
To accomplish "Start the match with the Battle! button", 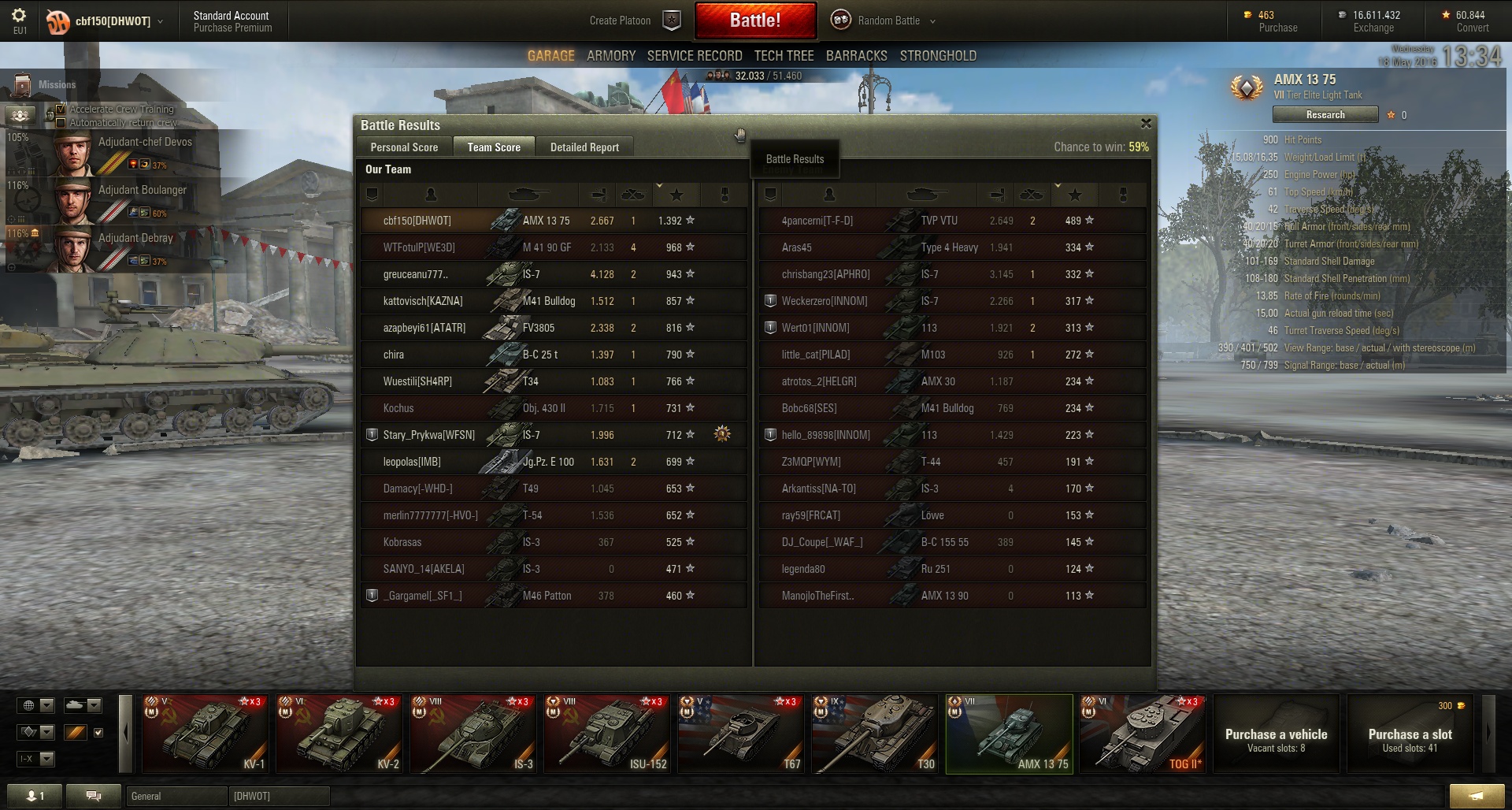I will click(754, 20).
